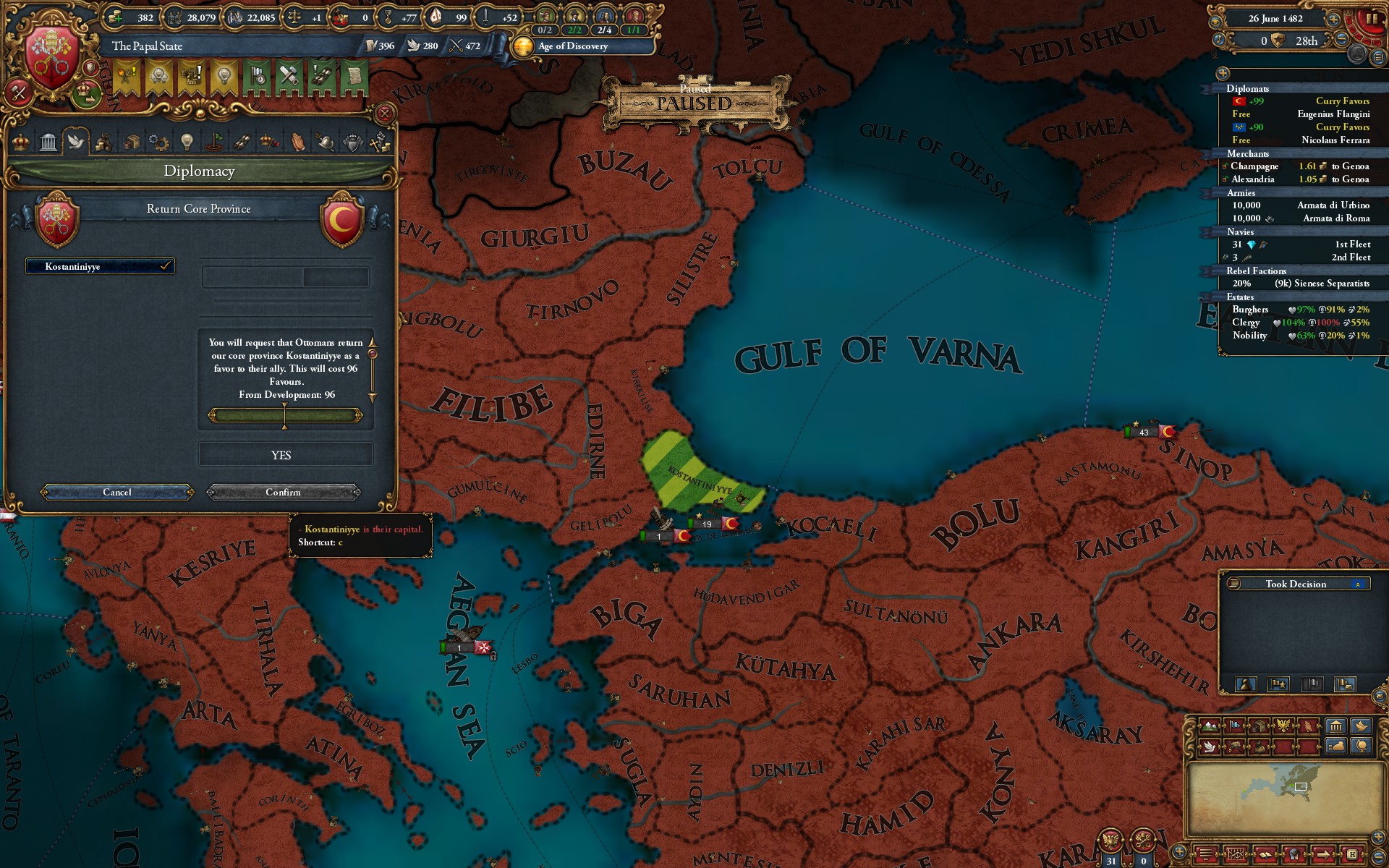Image resolution: width=1389 pixels, height=868 pixels.
Task: Adjust the favors cost slider
Action: [285, 414]
